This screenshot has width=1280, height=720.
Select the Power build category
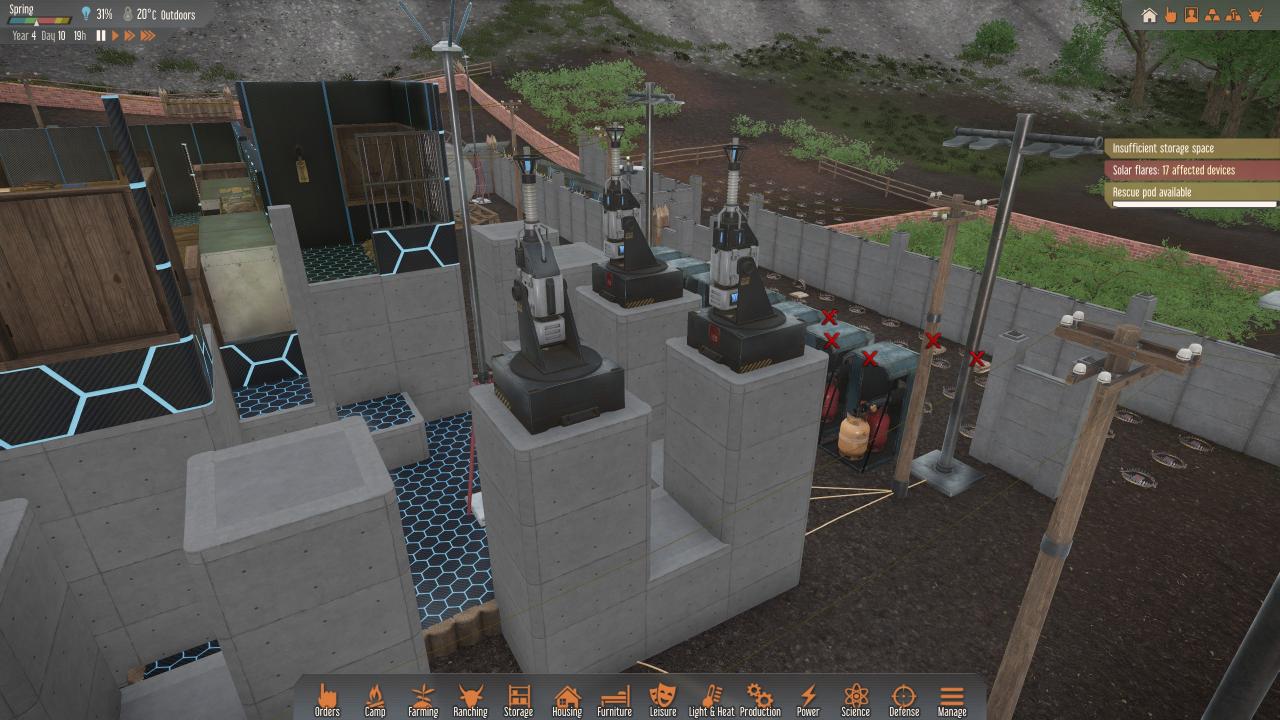click(x=808, y=699)
